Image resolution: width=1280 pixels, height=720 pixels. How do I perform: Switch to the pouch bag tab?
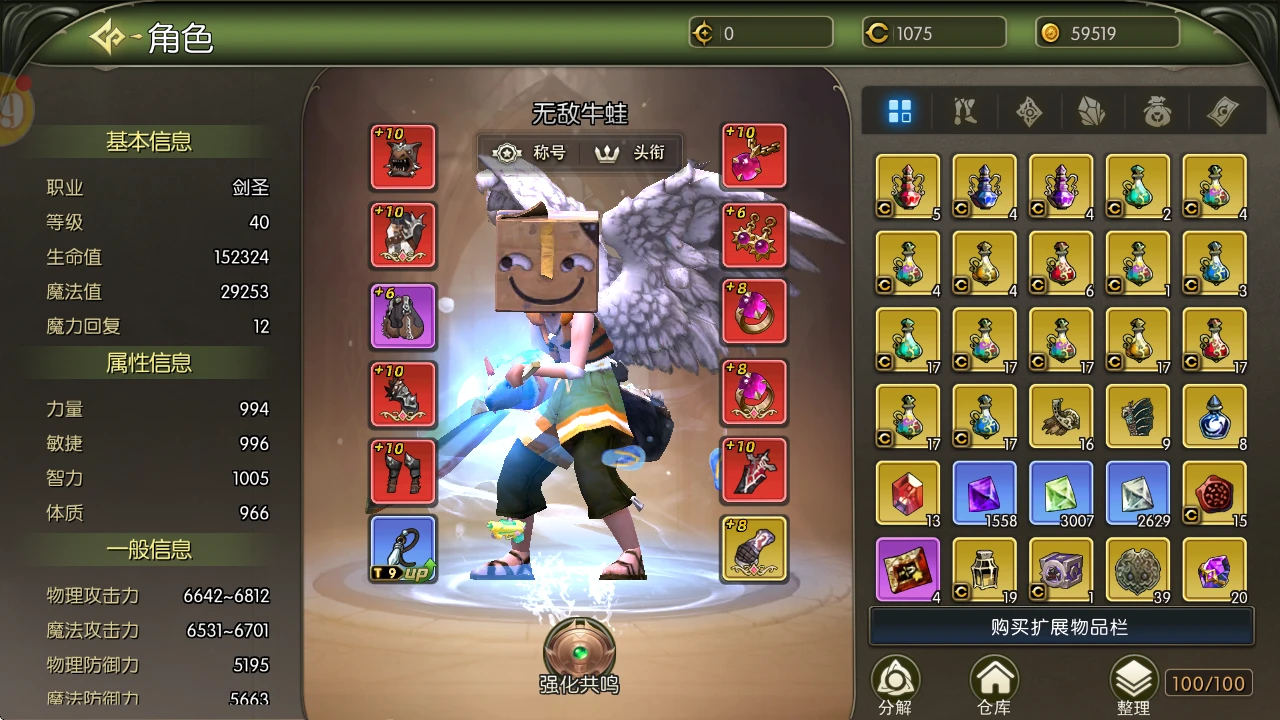tap(1157, 112)
